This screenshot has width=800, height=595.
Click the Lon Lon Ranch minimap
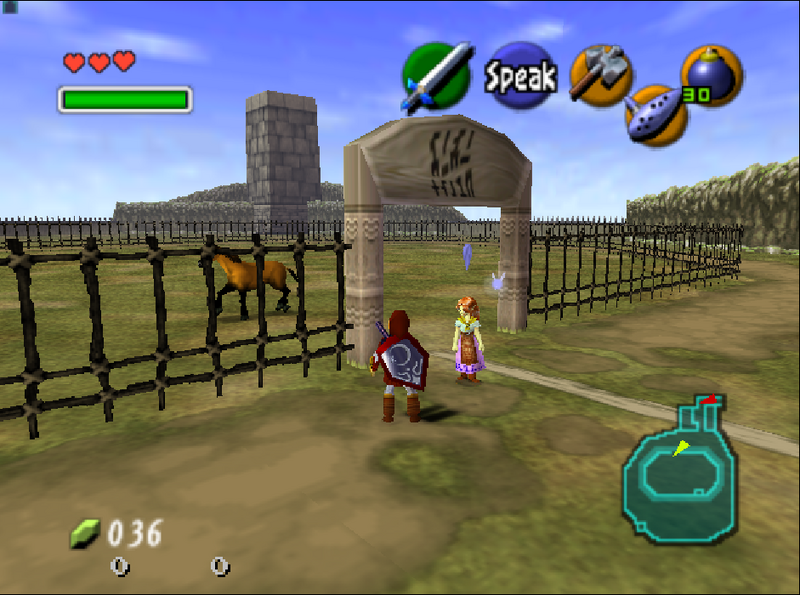680,469
